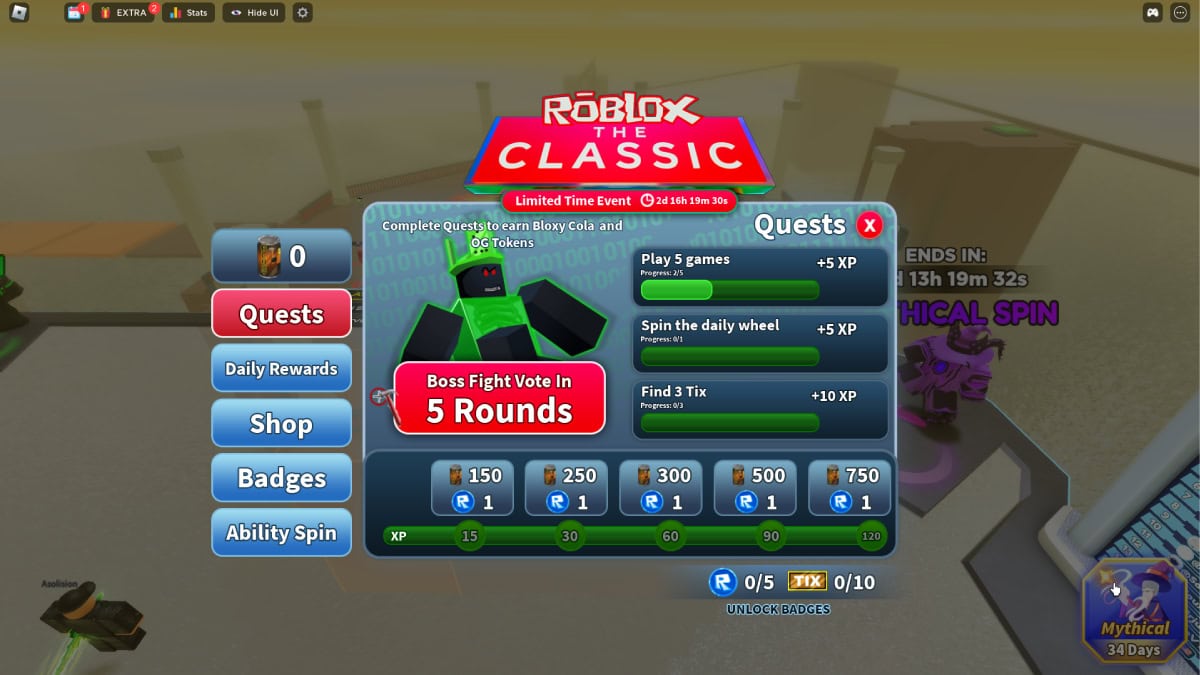1200x675 pixels.
Task: Open the EXTRA gift menu
Action: point(123,13)
